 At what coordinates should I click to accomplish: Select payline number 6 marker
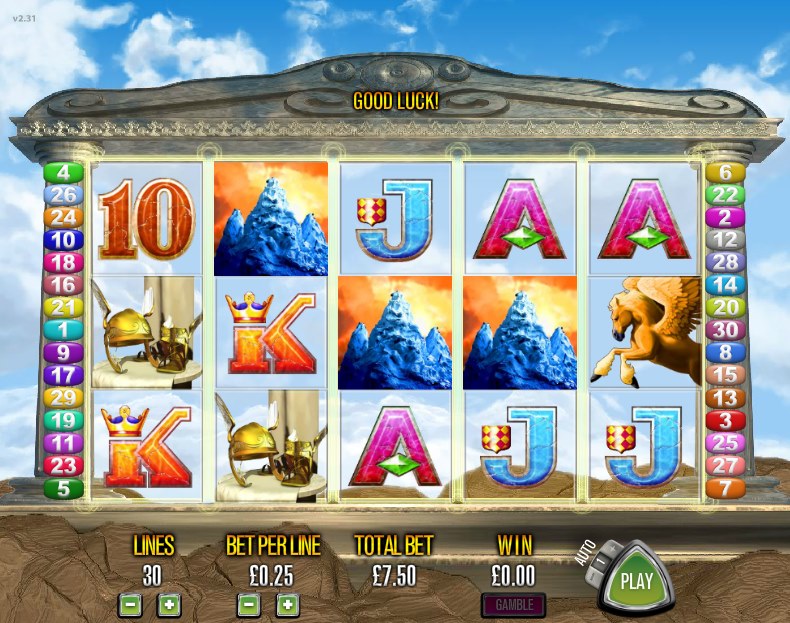(x=725, y=172)
